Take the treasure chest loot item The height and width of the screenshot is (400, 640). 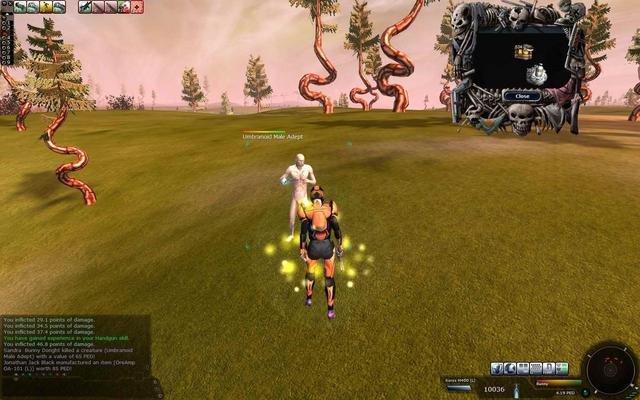522,51
